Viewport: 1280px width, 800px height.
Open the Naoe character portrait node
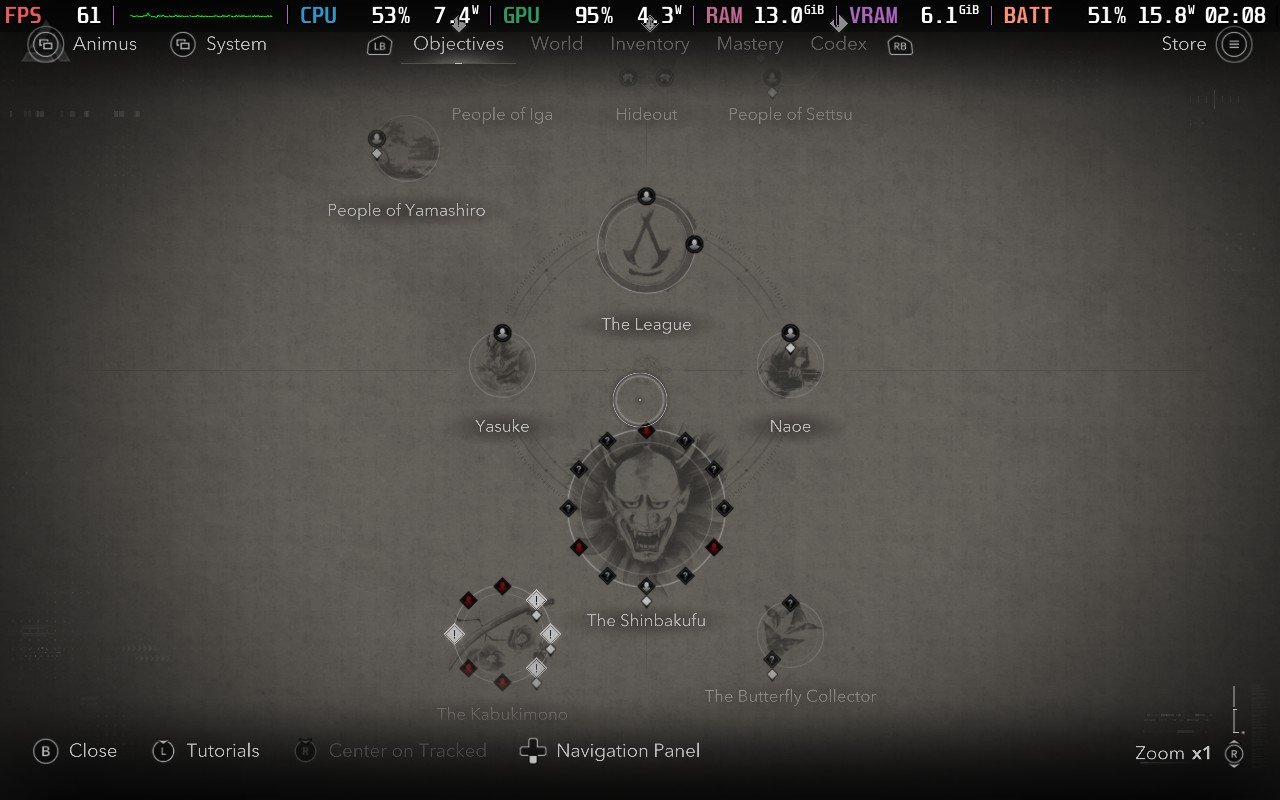pyautogui.click(x=790, y=363)
